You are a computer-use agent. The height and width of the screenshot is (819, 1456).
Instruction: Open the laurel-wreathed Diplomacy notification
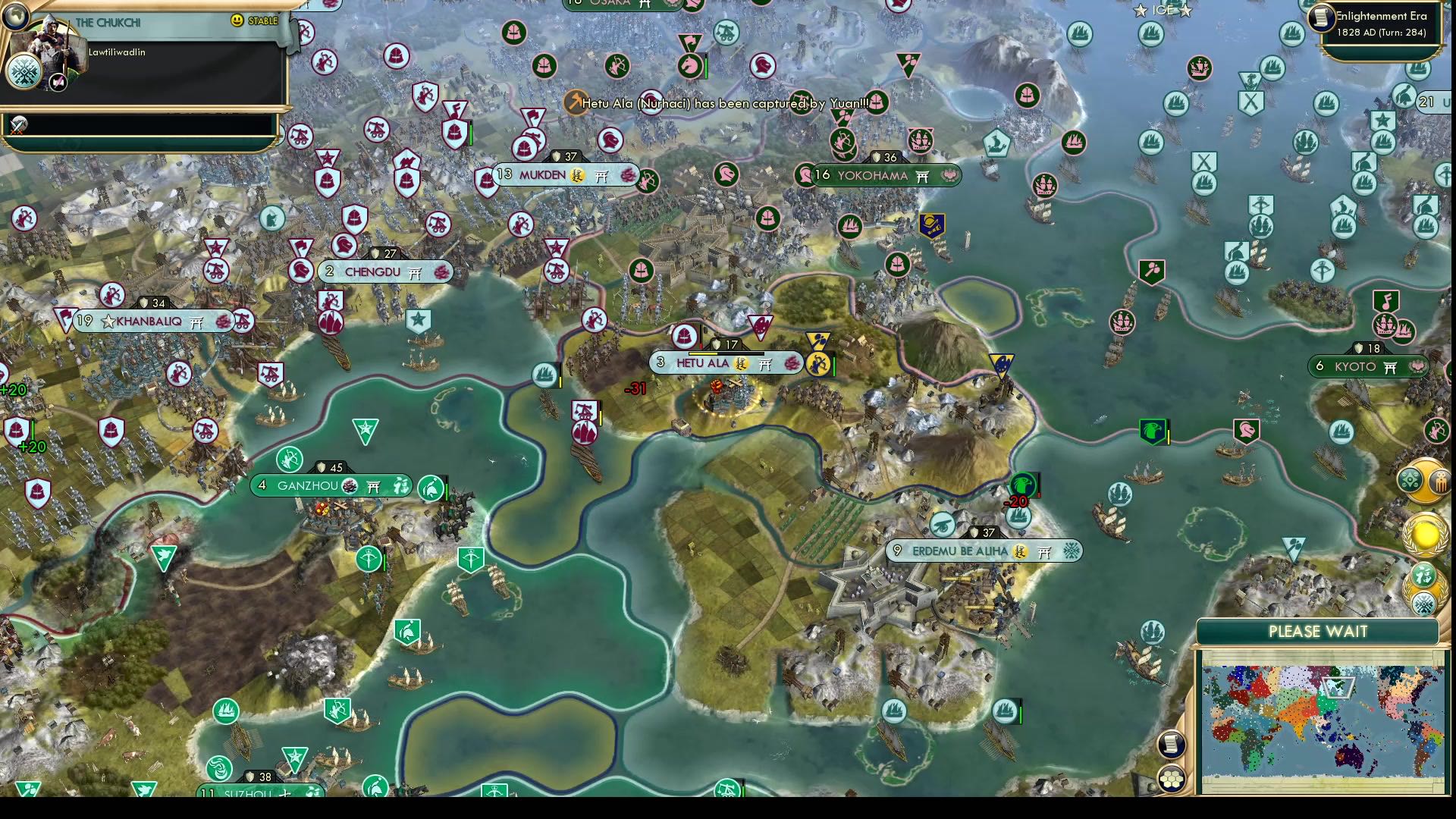(x=1424, y=588)
